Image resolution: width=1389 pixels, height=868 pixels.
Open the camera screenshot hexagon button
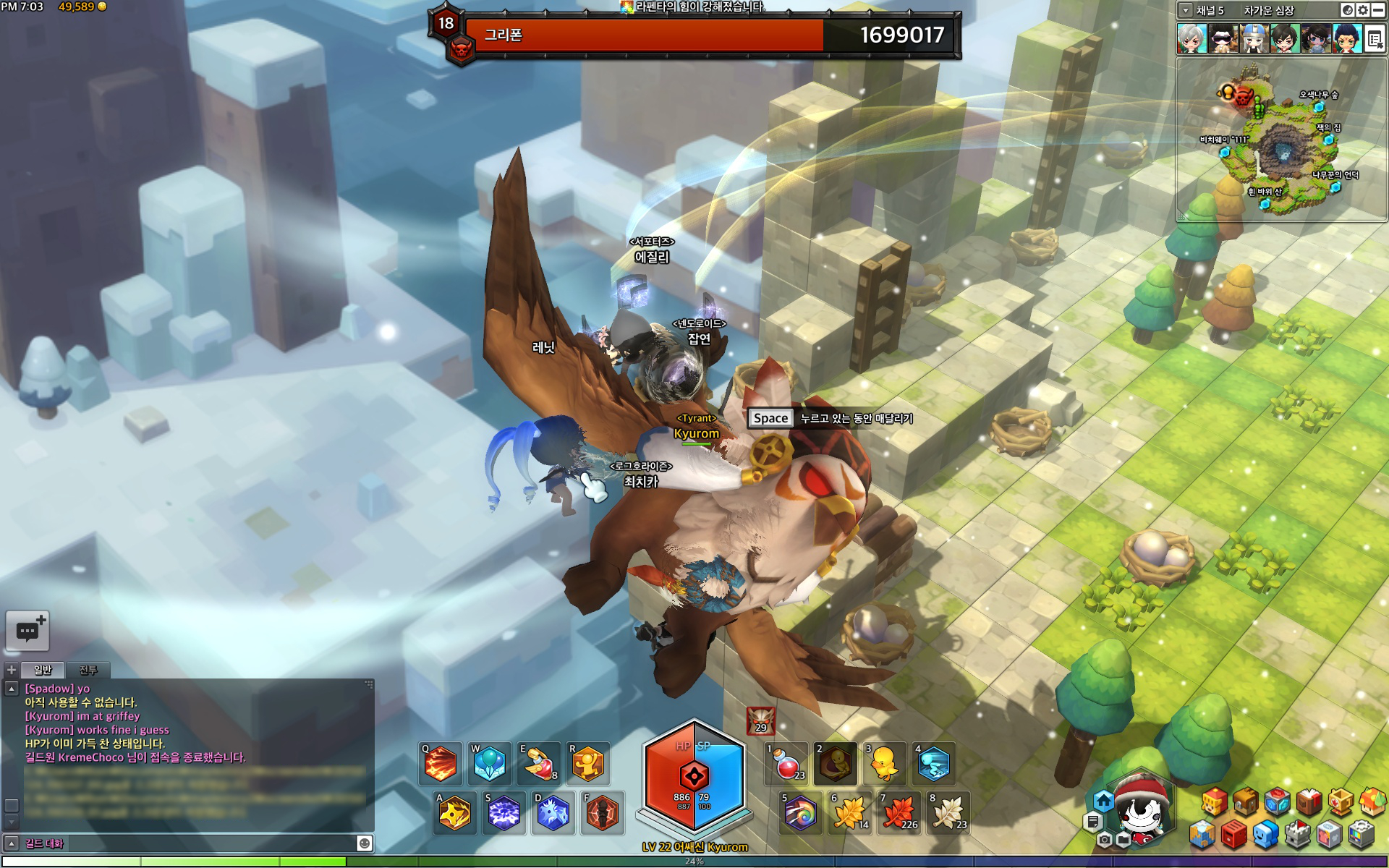click(x=1104, y=840)
